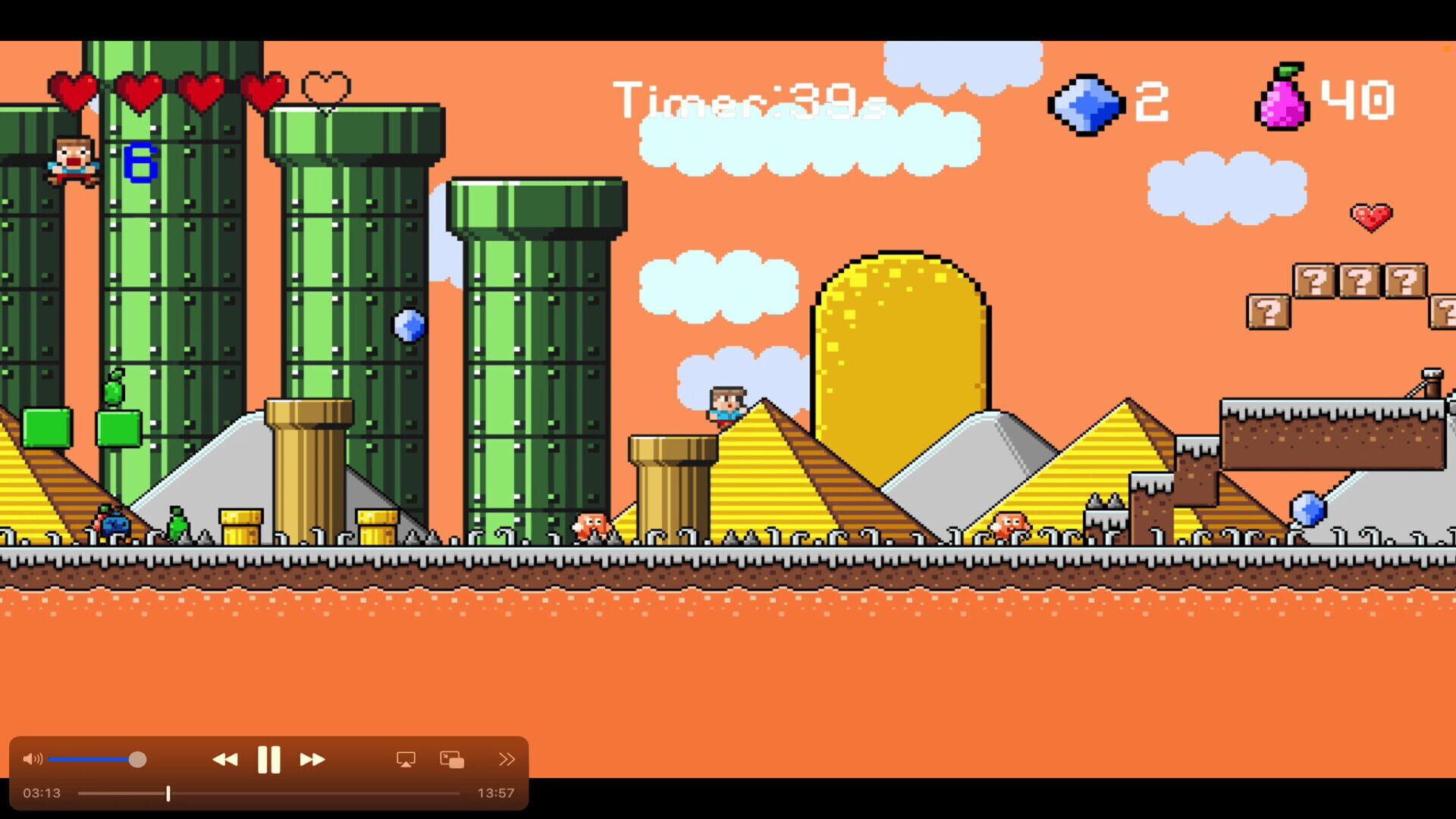Select the rewind playback icon
The height and width of the screenshot is (819, 1456).
(226, 758)
